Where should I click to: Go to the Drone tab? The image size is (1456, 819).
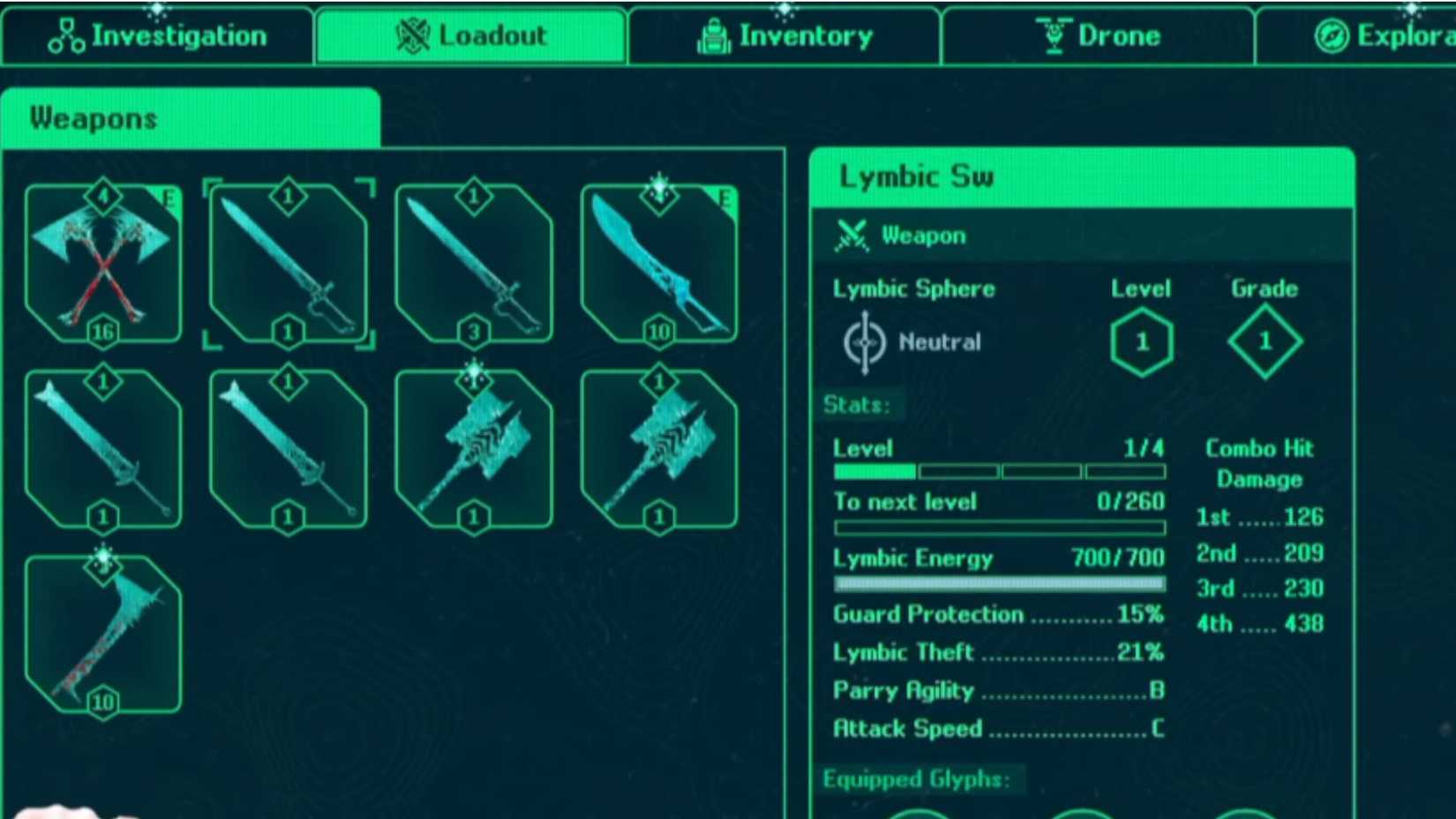1098,36
